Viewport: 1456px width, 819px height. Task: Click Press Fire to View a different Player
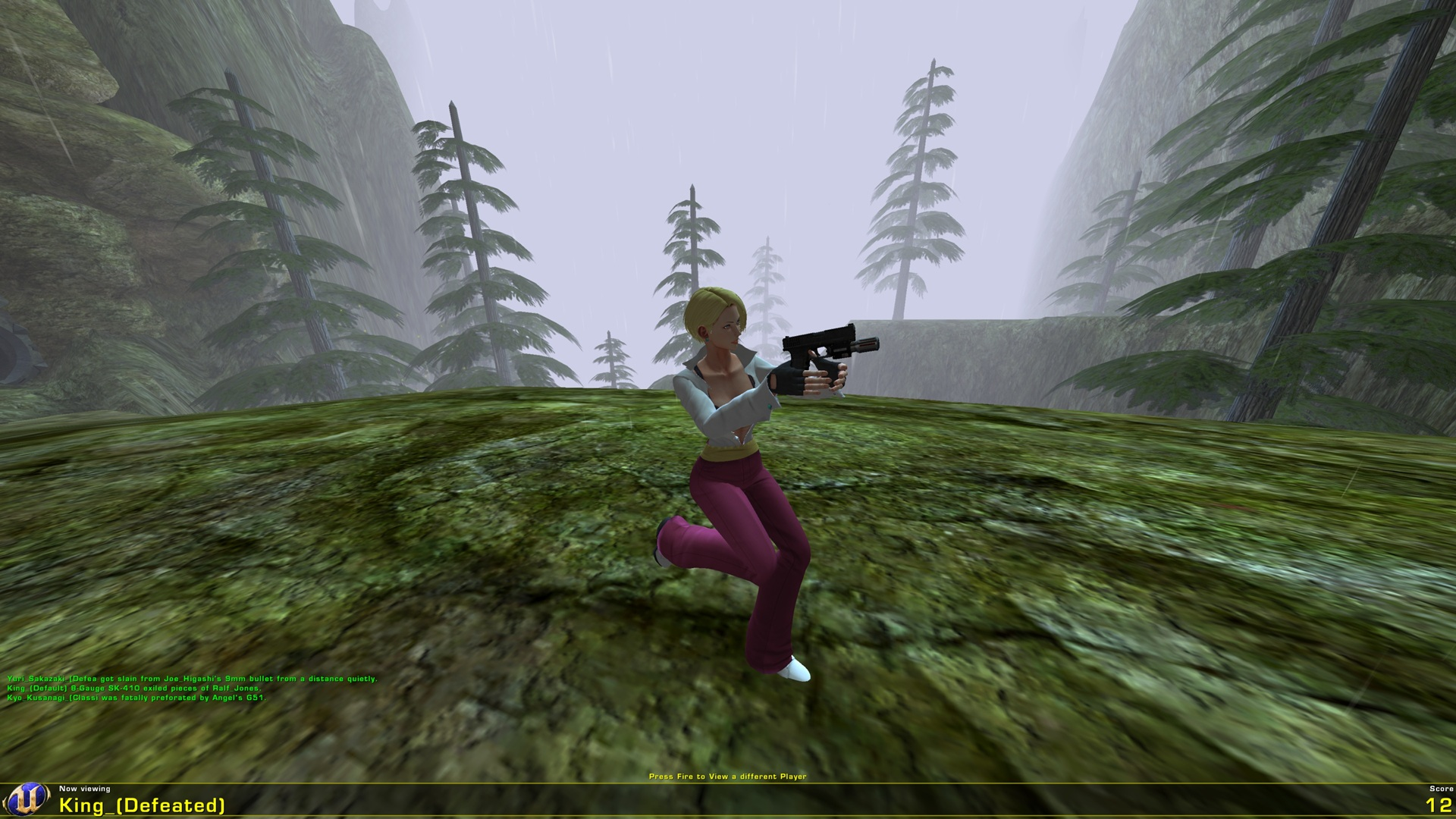(x=727, y=777)
